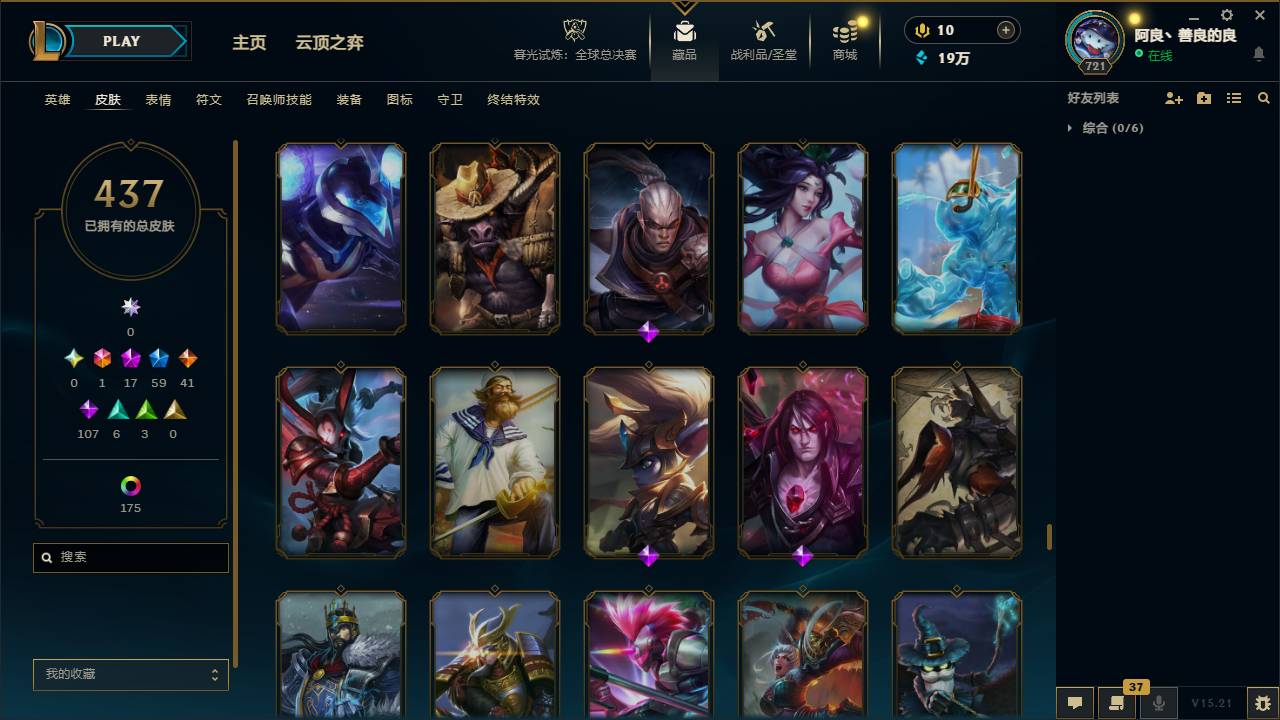This screenshot has height=720, width=1280.
Task: Toggle the orange rarity gem filter
Action: point(187,358)
